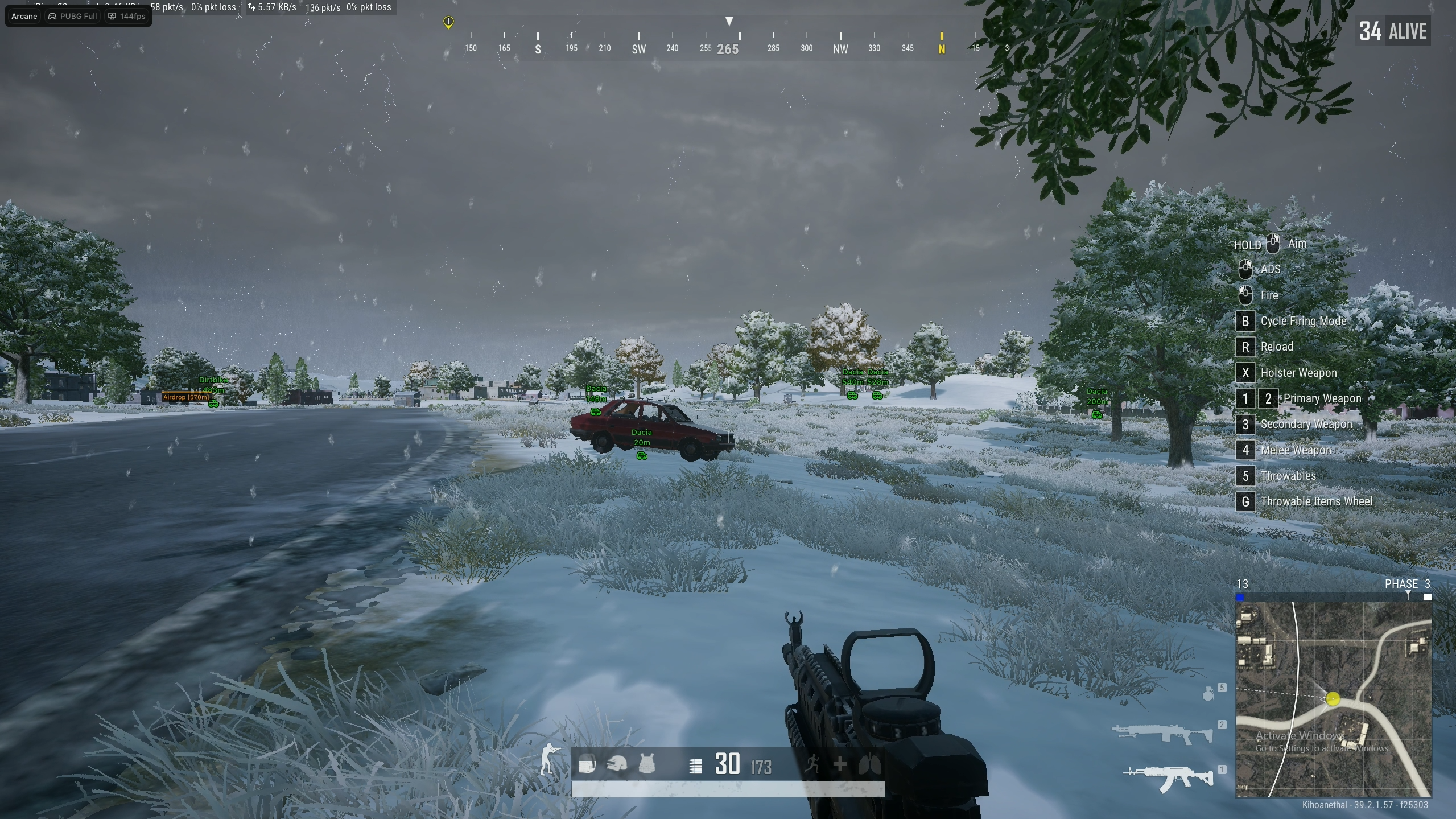Click the backpack capacity icon
The height and width of the screenshot is (819, 1456).
[587, 764]
